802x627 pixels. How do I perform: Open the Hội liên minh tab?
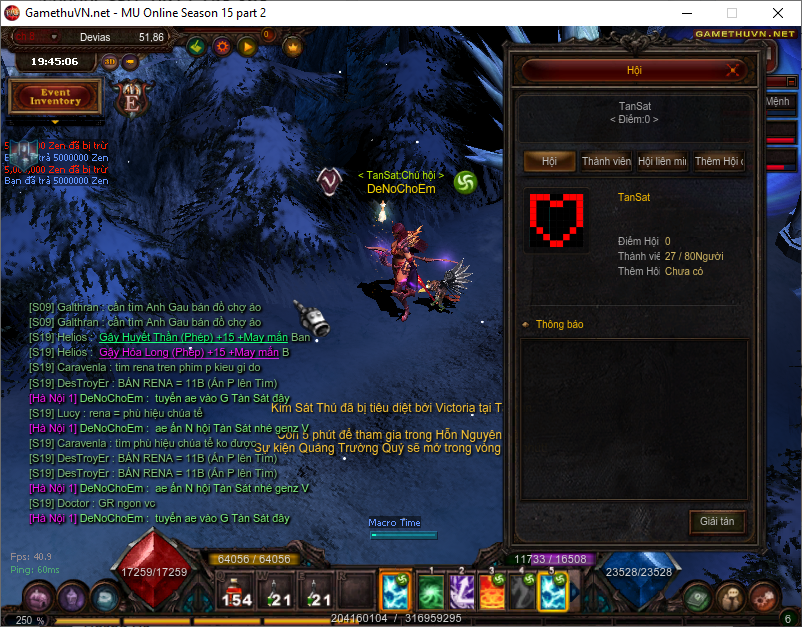tap(662, 162)
